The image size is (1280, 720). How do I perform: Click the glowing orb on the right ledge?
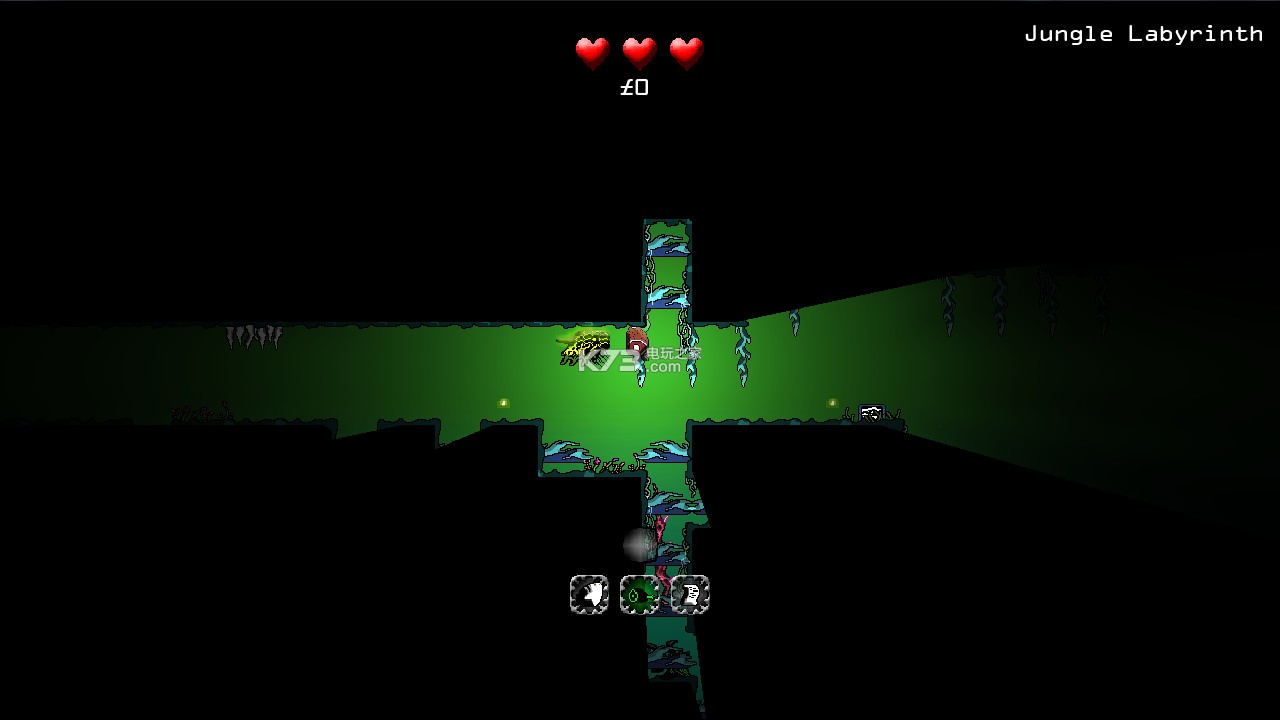click(831, 401)
